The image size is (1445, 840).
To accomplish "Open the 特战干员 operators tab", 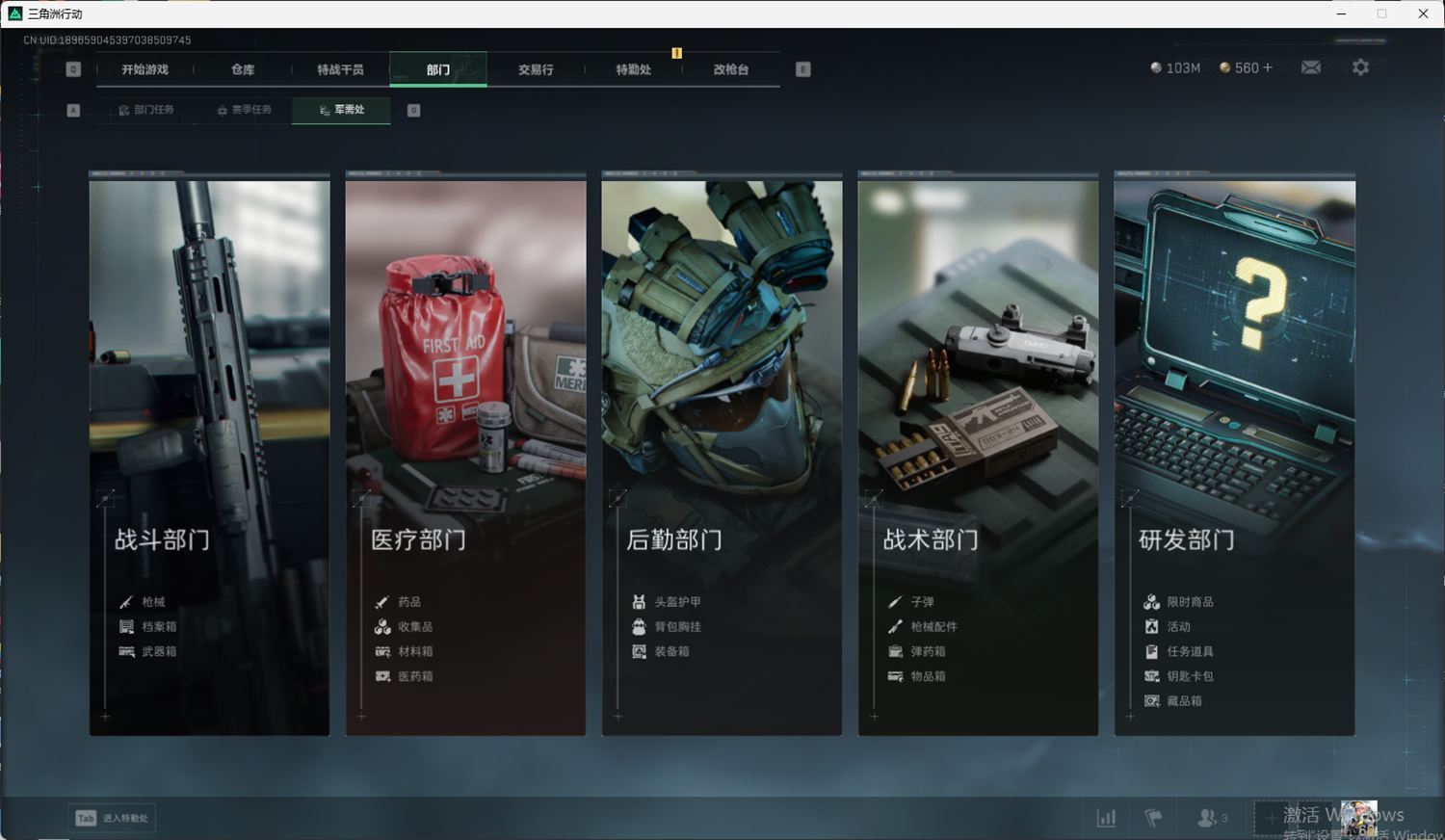I will 340,69.
